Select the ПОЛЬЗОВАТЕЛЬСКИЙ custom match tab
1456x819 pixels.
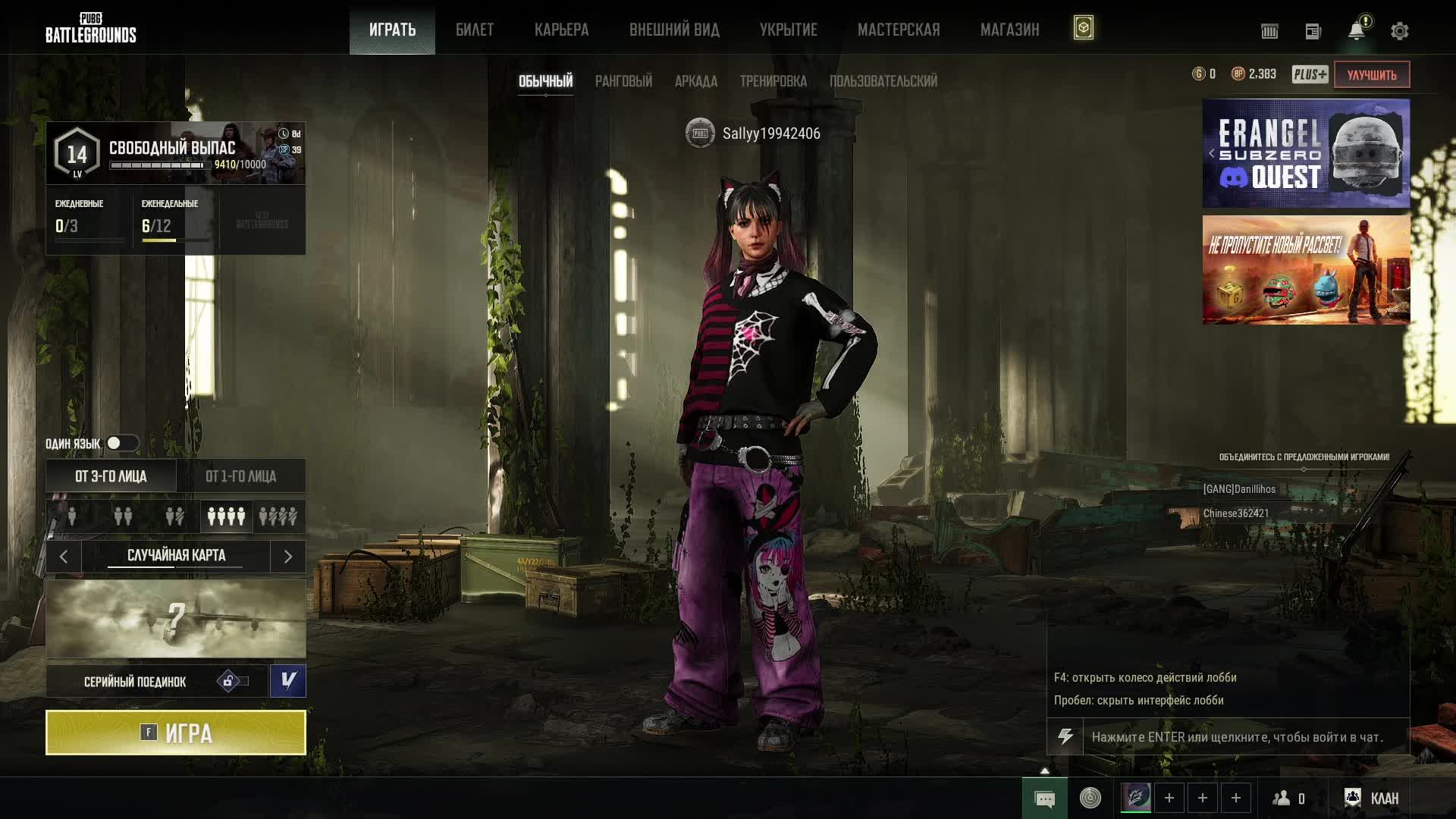(x=883, y=81)
